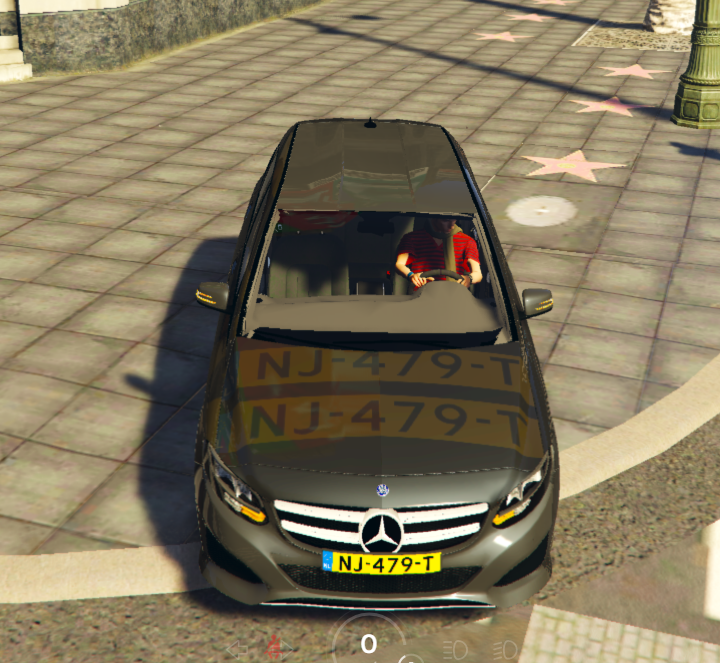Toggle the left turn signal arrow
The width and height of the screenshot is (720, 663).
(238, 648)
